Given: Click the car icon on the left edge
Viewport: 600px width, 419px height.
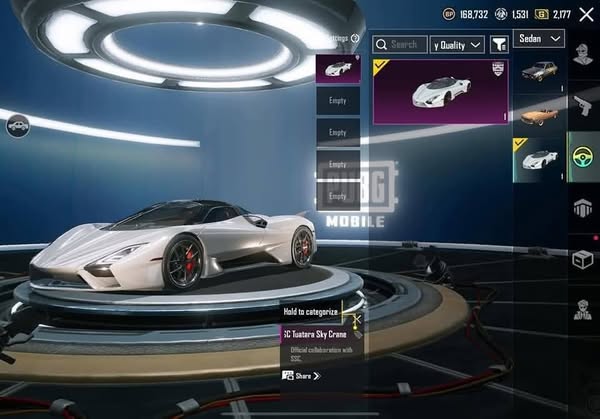Looking at the screenshot, I should (x=17, y=126).
